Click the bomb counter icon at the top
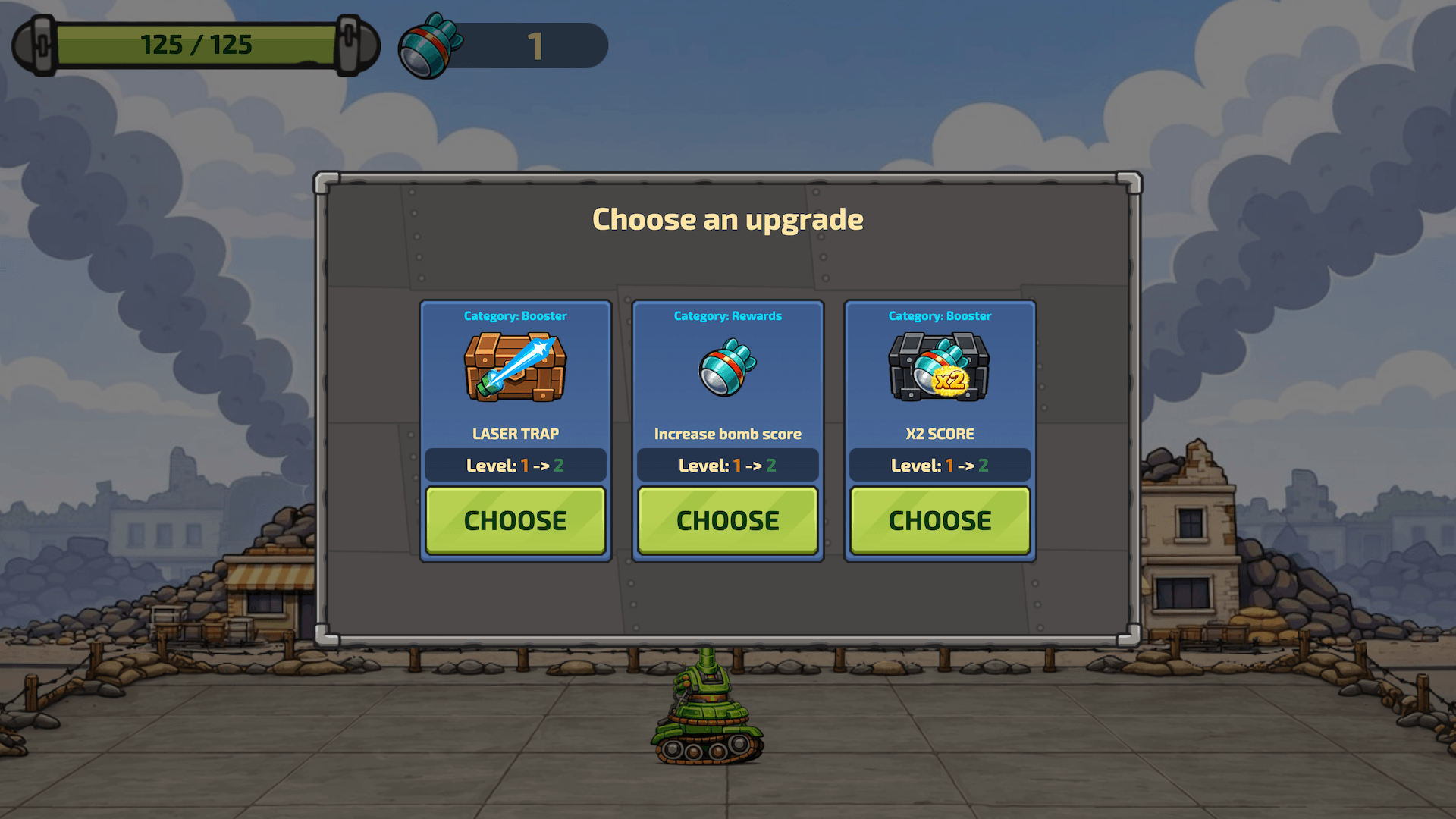This screenshot has height=819, width=1456. pyautogui.click(x=428, y=45)
